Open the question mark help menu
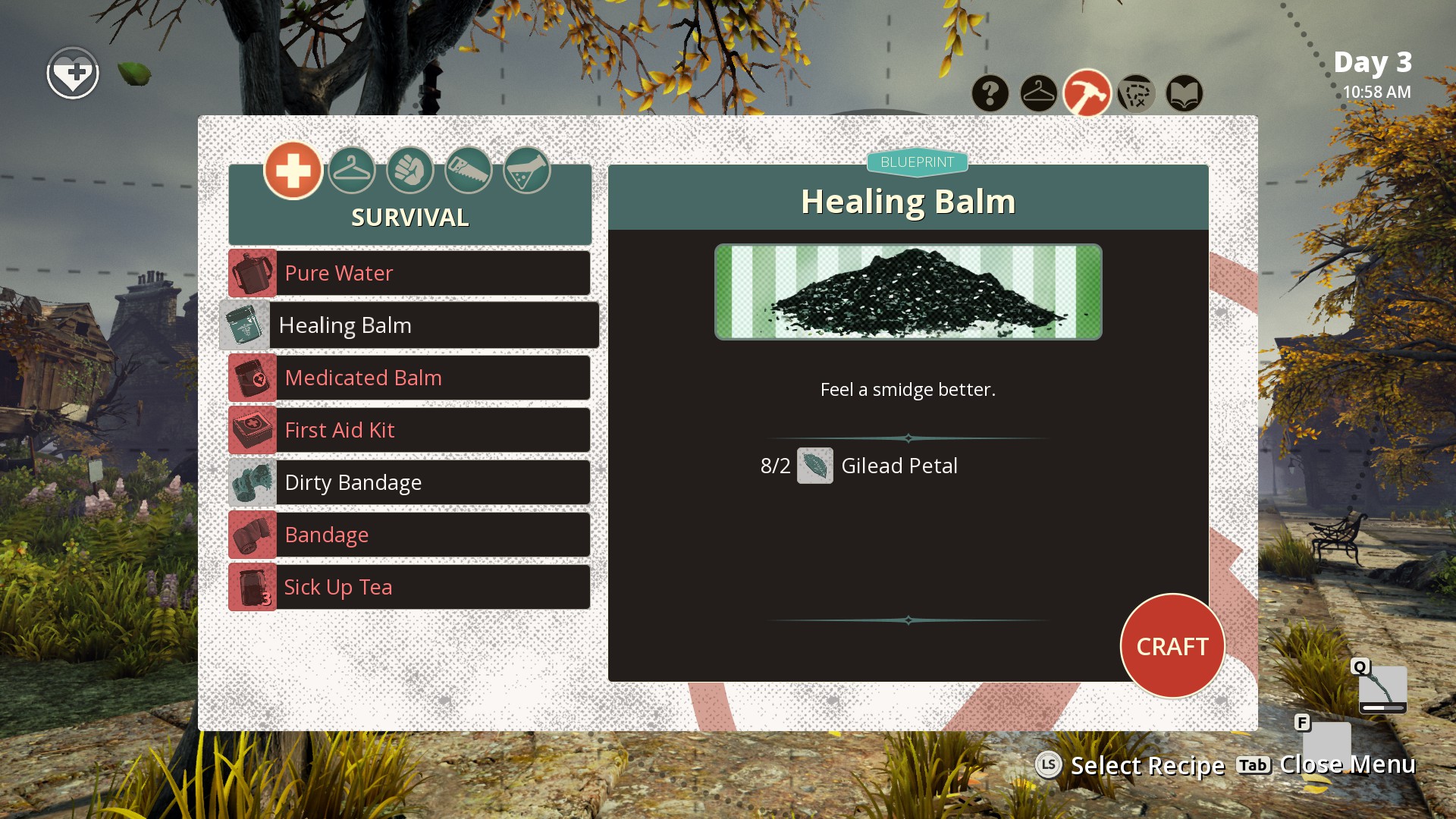 point(990,94)
